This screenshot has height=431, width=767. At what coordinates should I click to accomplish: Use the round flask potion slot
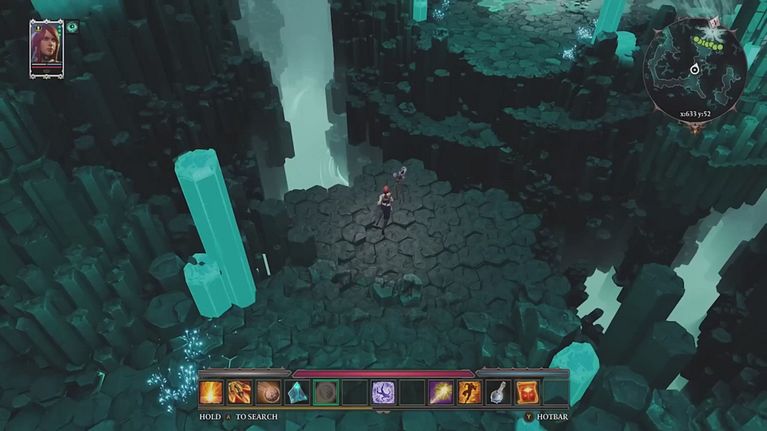[499, 392]
